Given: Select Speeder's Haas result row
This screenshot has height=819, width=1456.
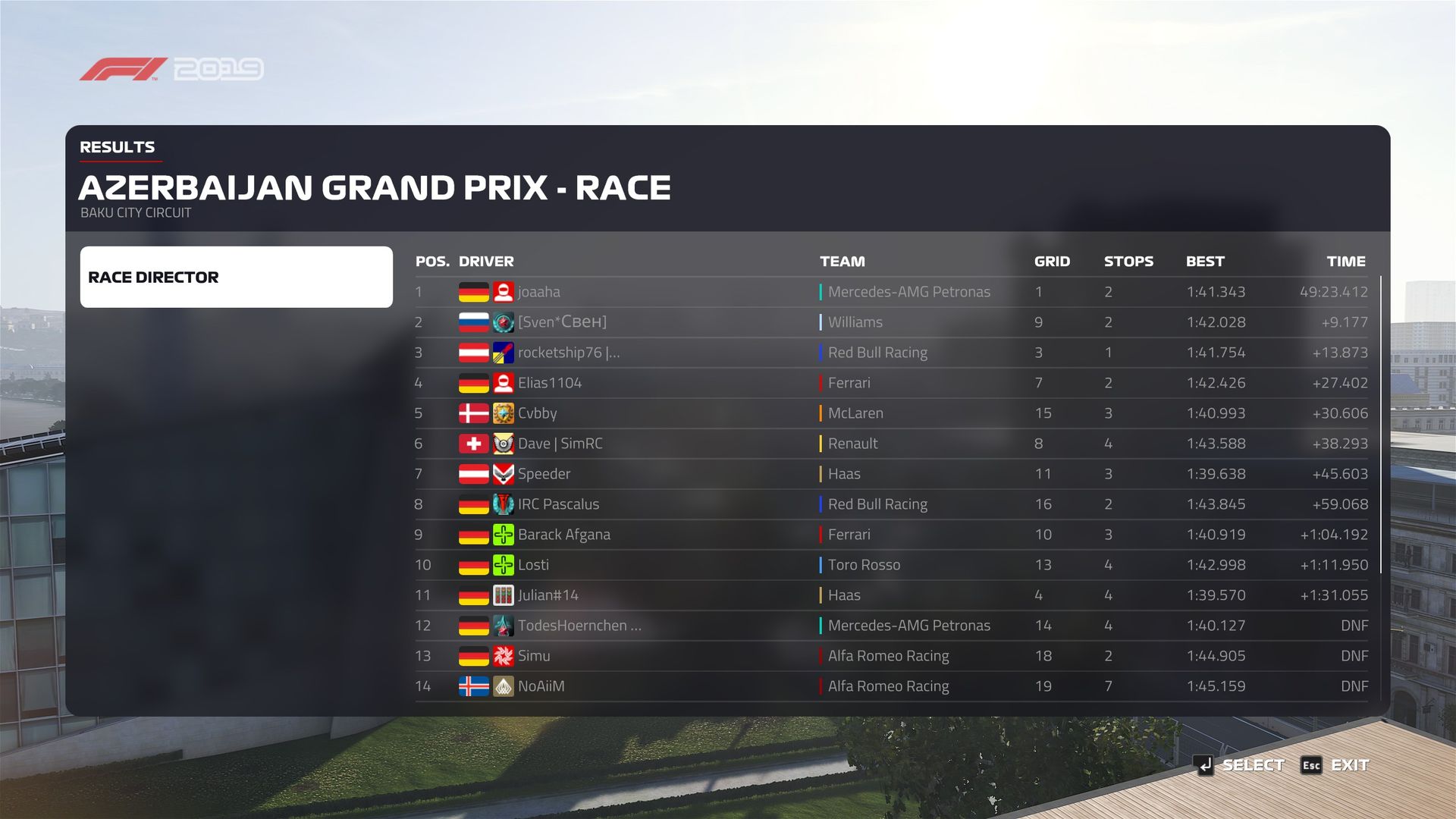Looking at the screenshot, I should click(891, 474).
